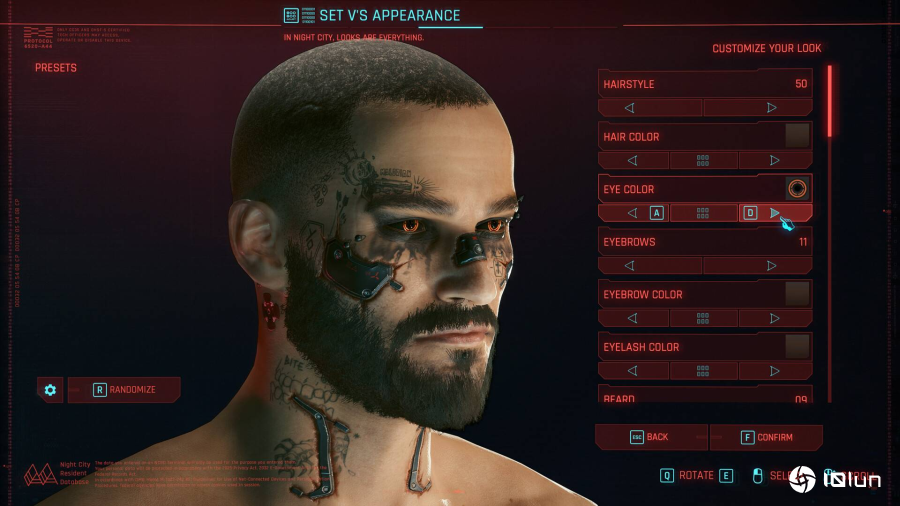Randomize the character's appearance
This screenshot has height=506, width=900.
125,390
